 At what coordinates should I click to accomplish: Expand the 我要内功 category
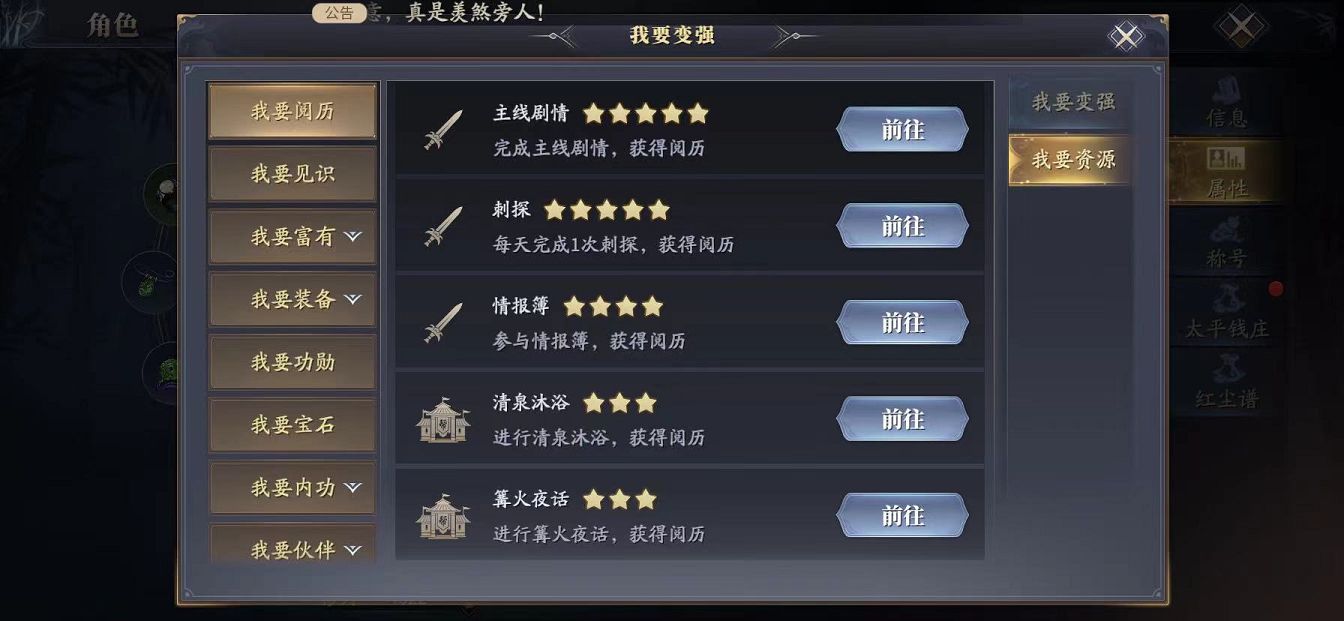(x=292, y=488)
